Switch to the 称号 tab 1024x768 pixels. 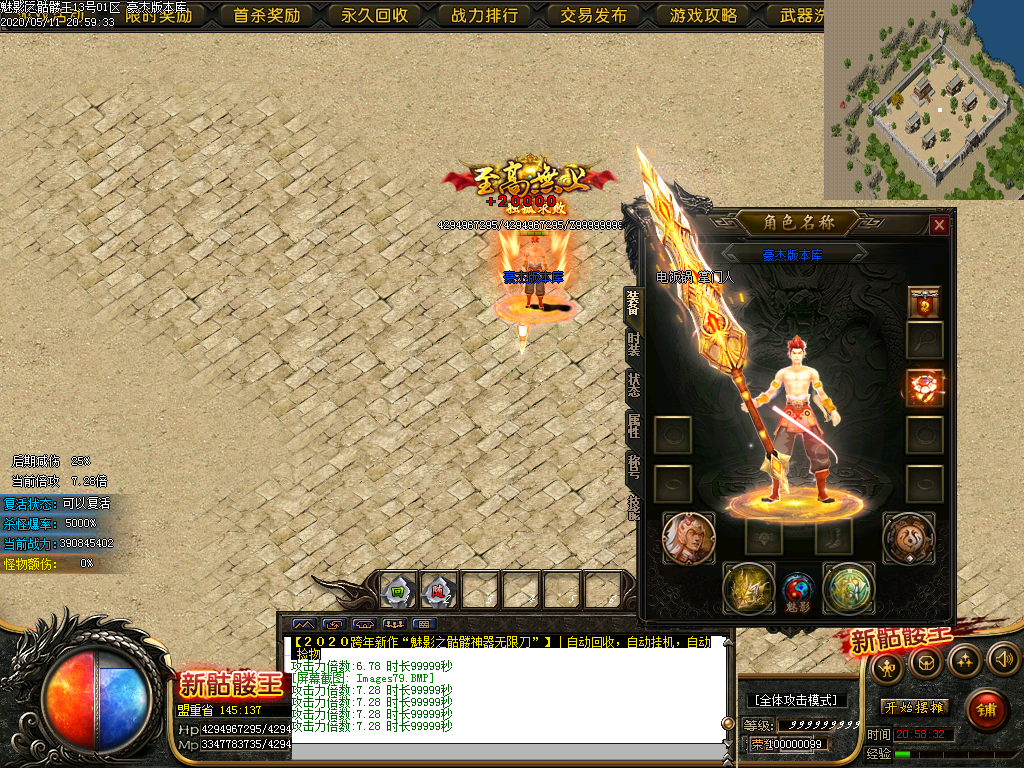633,466
